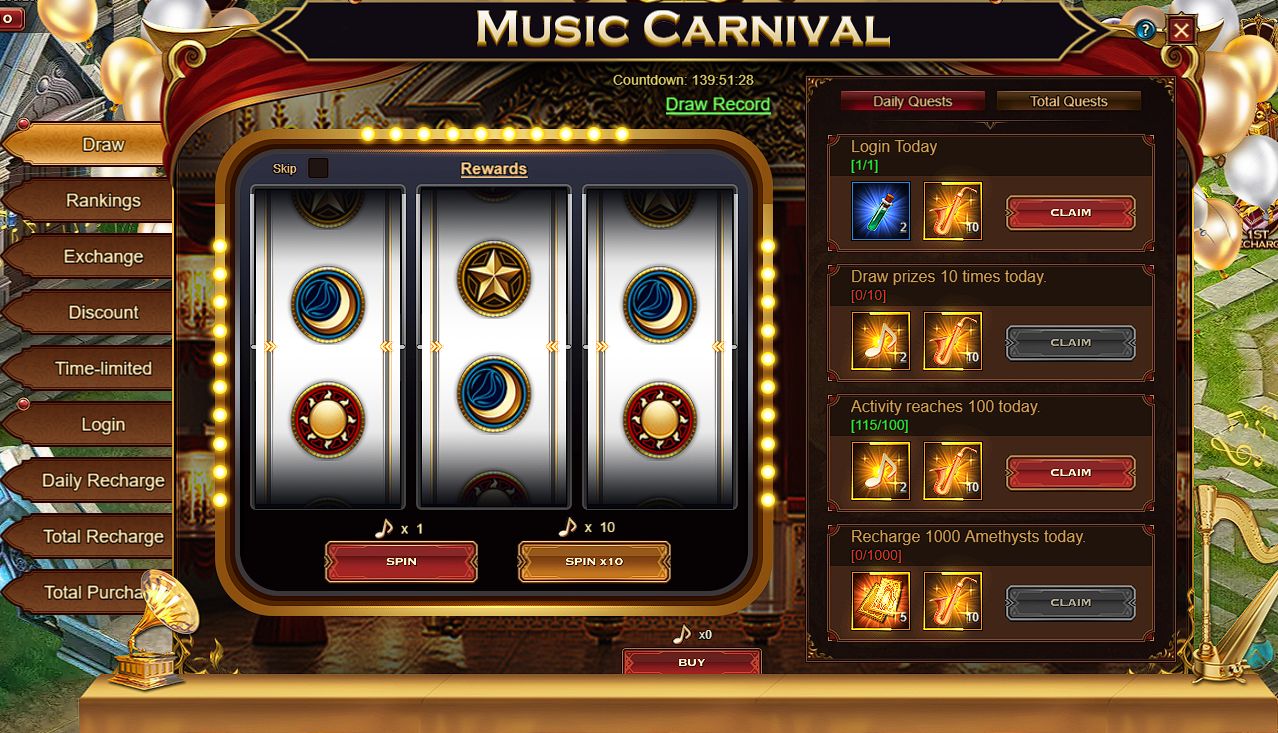Hit the red single SPIN button
The image size is (1278, 733).
click(401, 561)
